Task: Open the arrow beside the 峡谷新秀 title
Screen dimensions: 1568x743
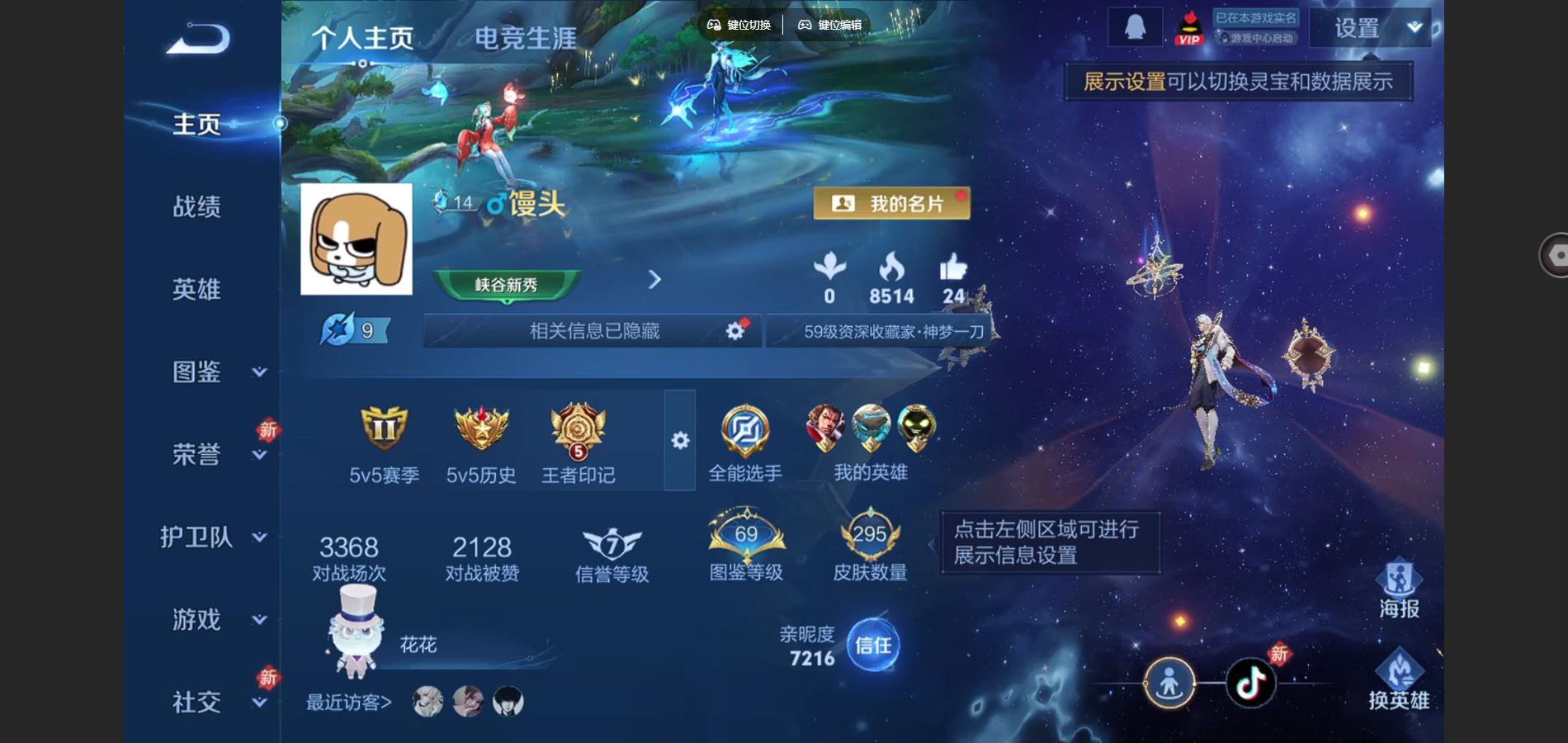Action: click(654, 281)
